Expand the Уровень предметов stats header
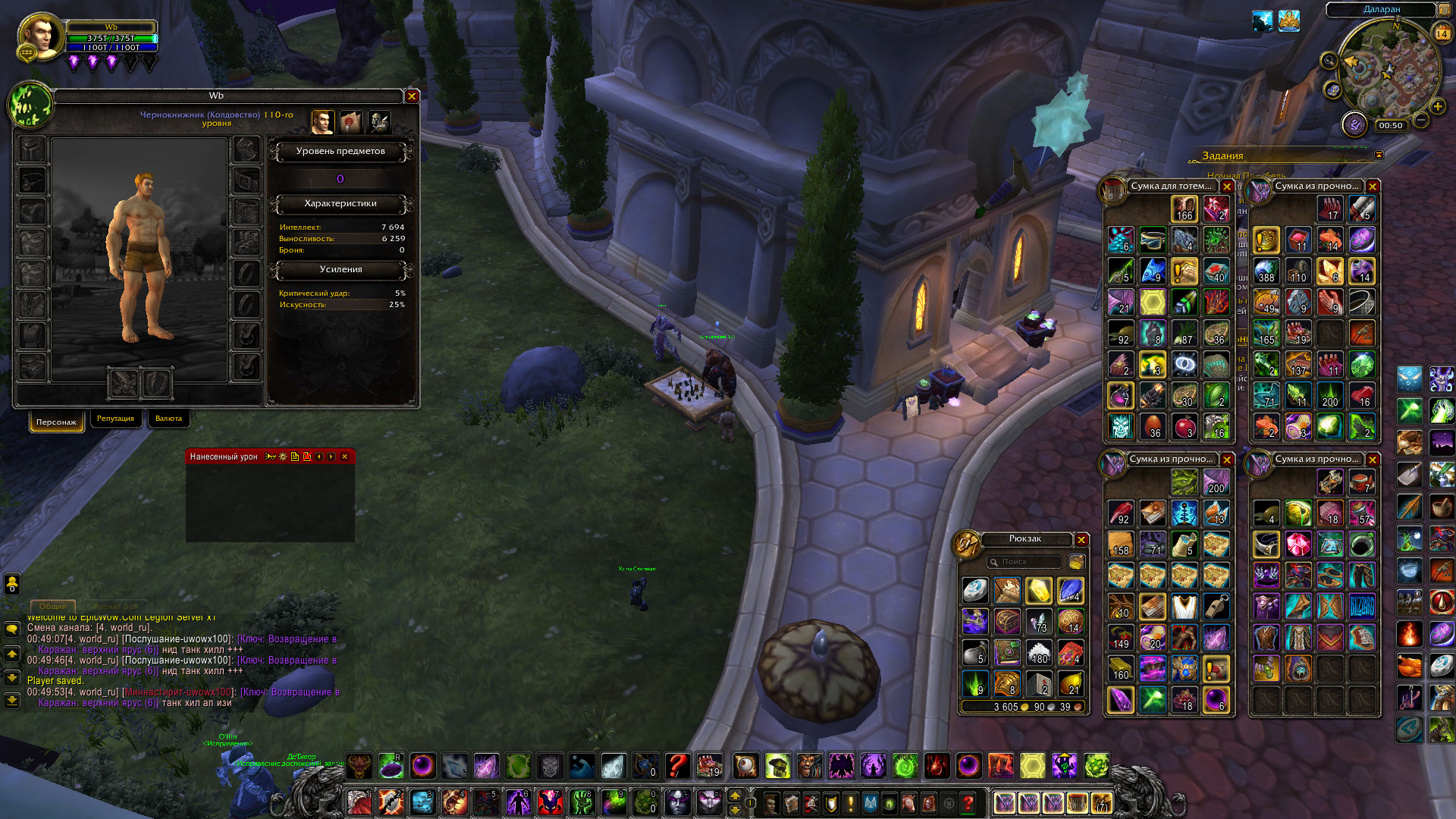Screen dimensions: 1456x819 click(x=340, y=152)
